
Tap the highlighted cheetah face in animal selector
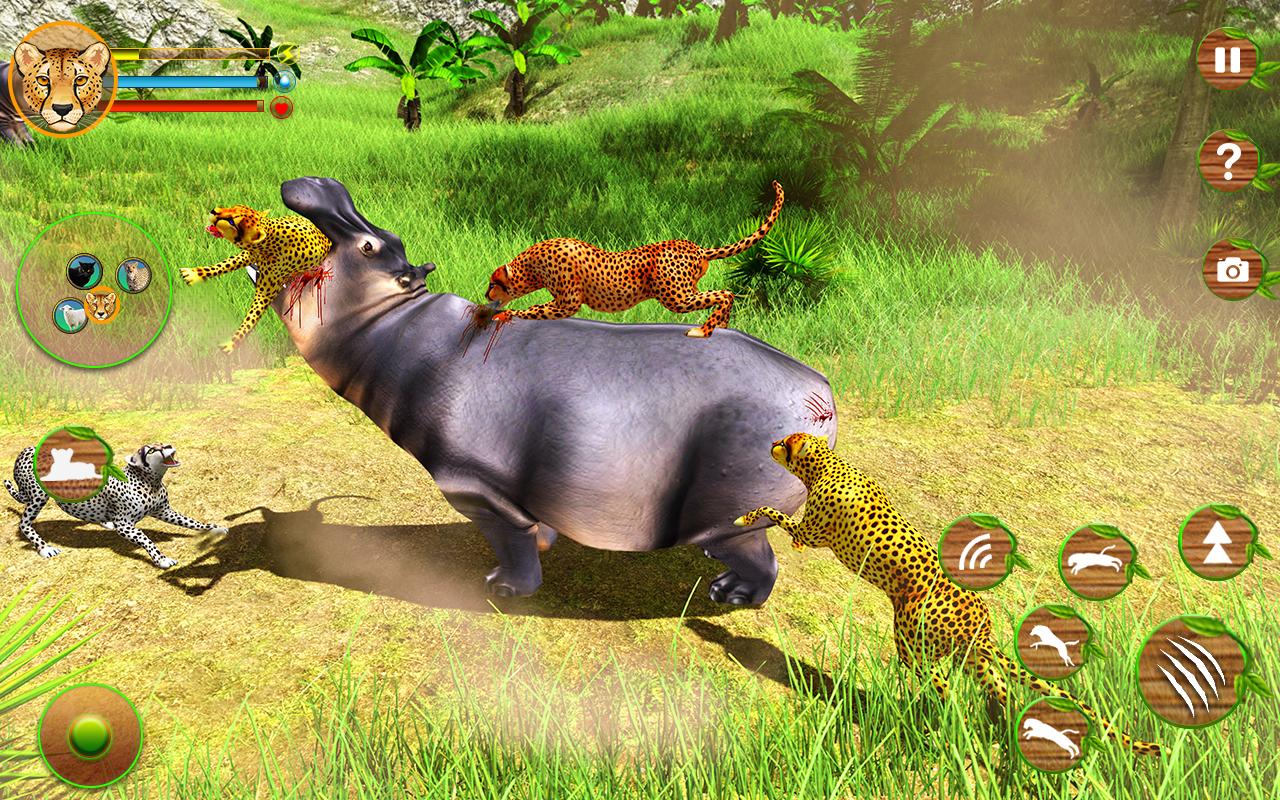(x=101, y=306)
